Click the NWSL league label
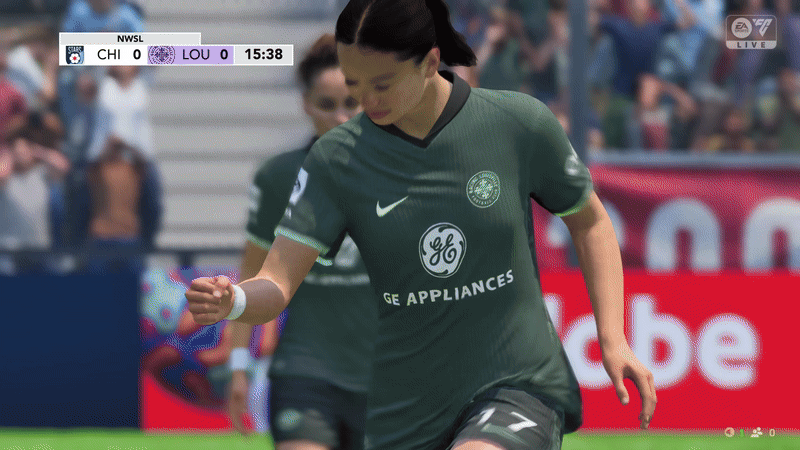 [131, 39]
